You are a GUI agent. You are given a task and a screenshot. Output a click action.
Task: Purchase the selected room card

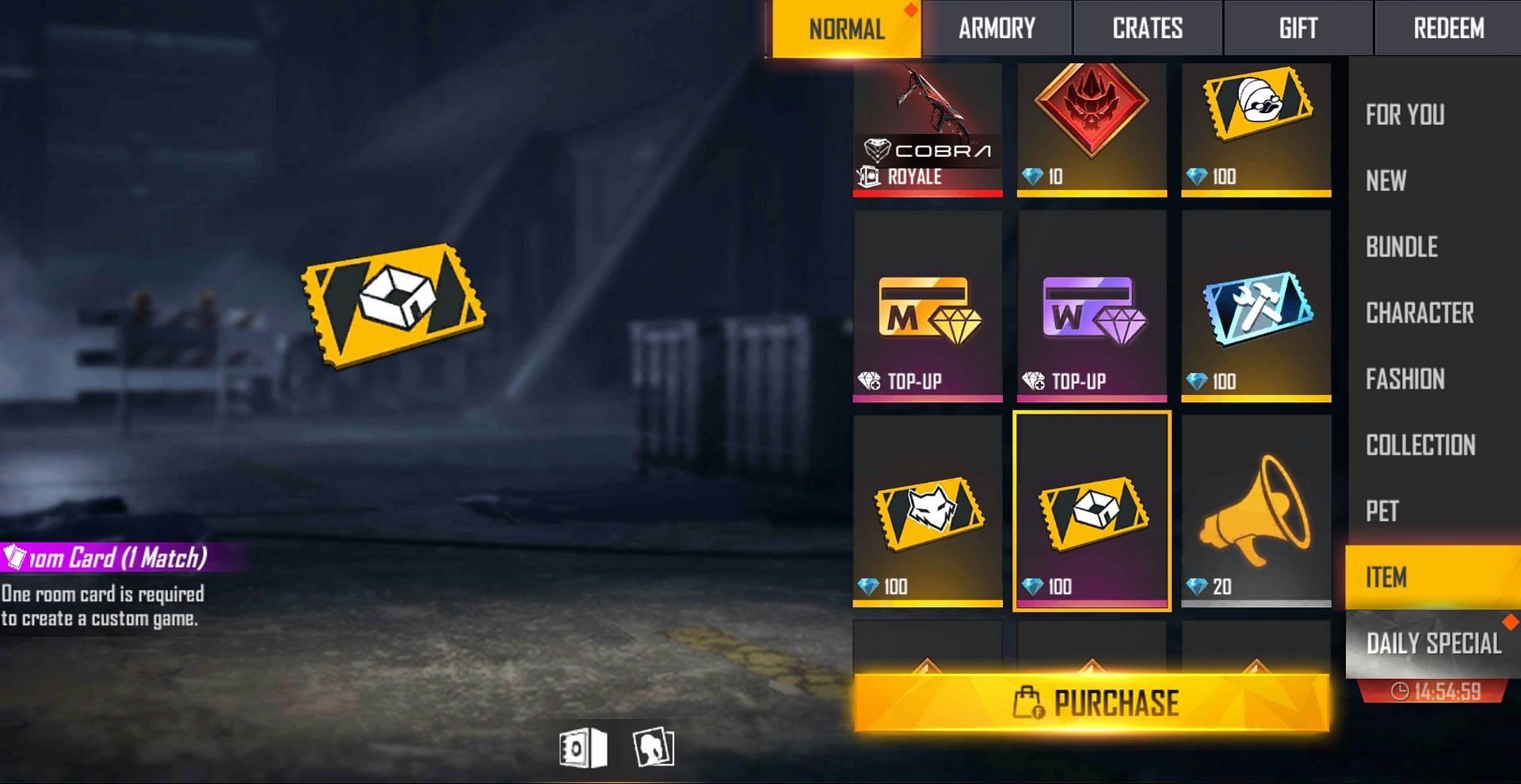pyautogui.click(x=1092, y=702)
